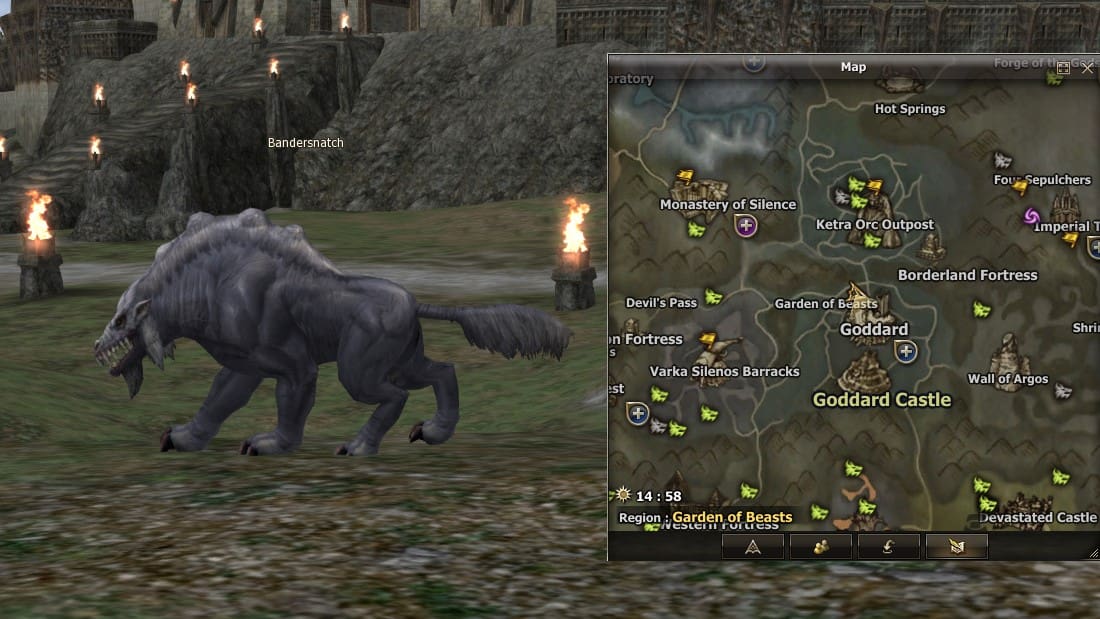Image resolution: width=1100 pixels, height=619 pixels.
Task: Maximize the Map window
Action: tap(1064, 68)
